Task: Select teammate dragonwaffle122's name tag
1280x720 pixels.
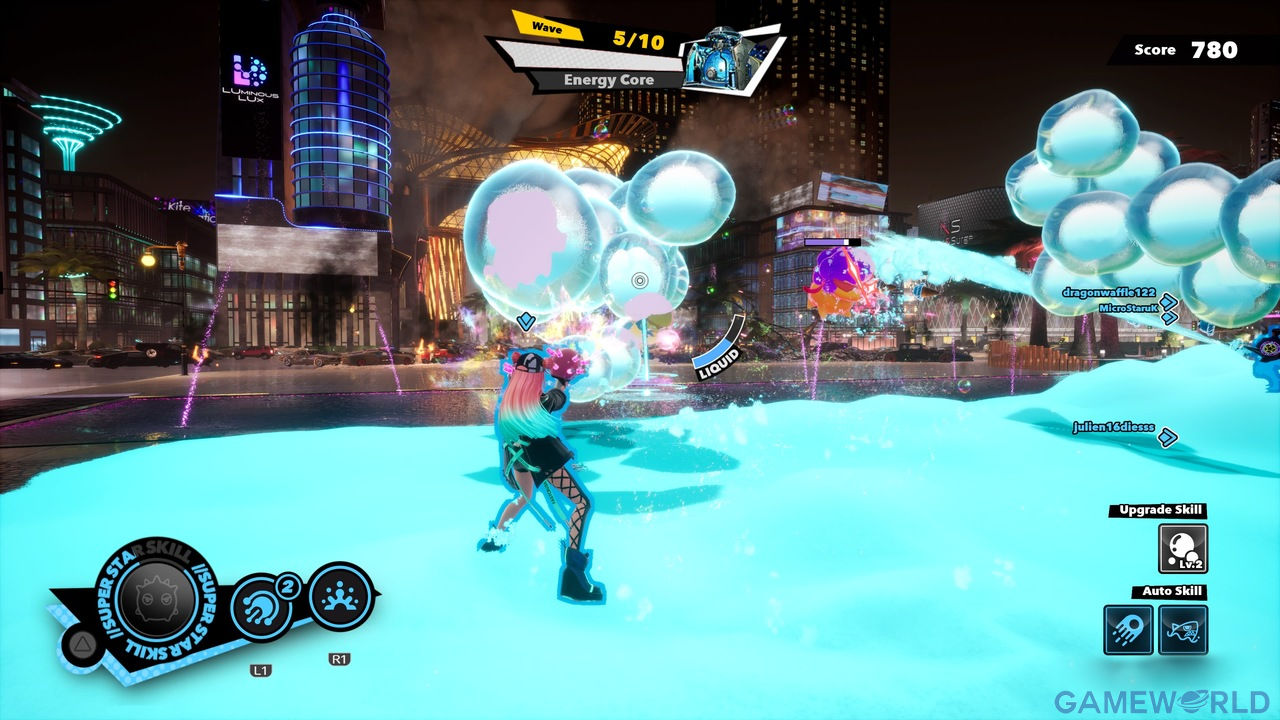Action: pyautogui.click(x=1108, y=293)
